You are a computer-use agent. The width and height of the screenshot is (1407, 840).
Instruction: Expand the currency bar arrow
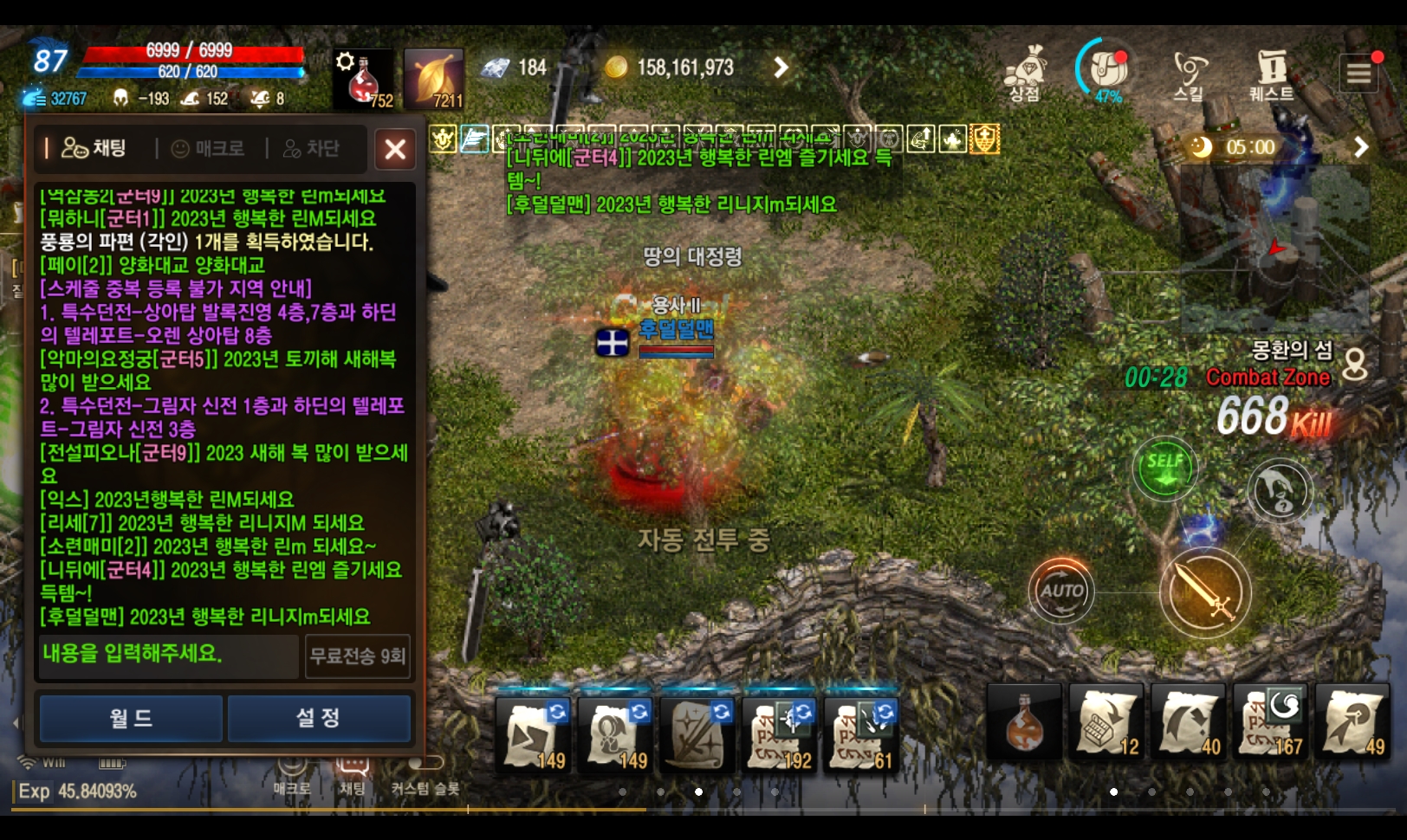click(x=781, y=68)
